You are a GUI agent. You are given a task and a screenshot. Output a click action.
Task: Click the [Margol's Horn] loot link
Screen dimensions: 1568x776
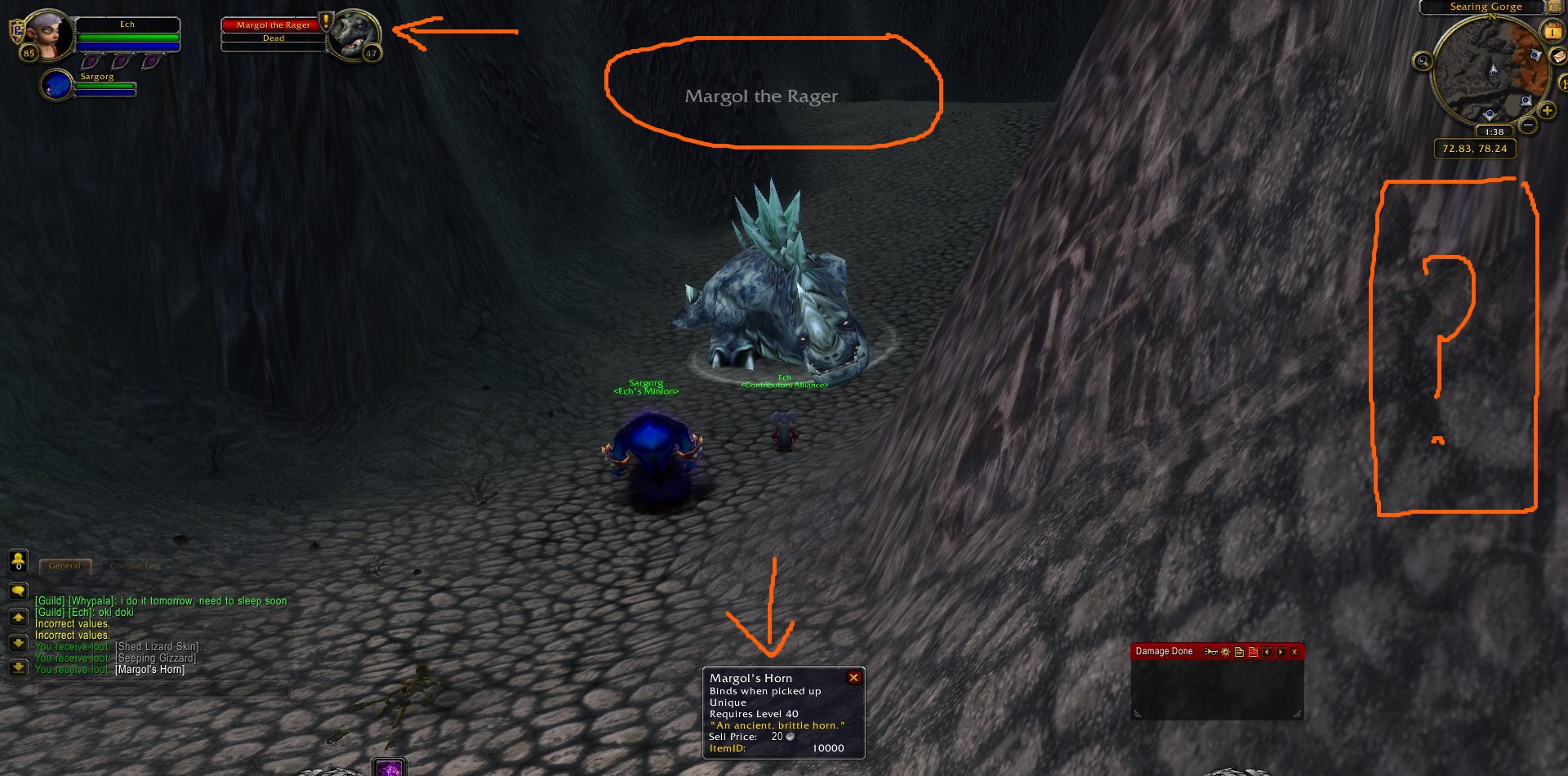click(149, 670)
